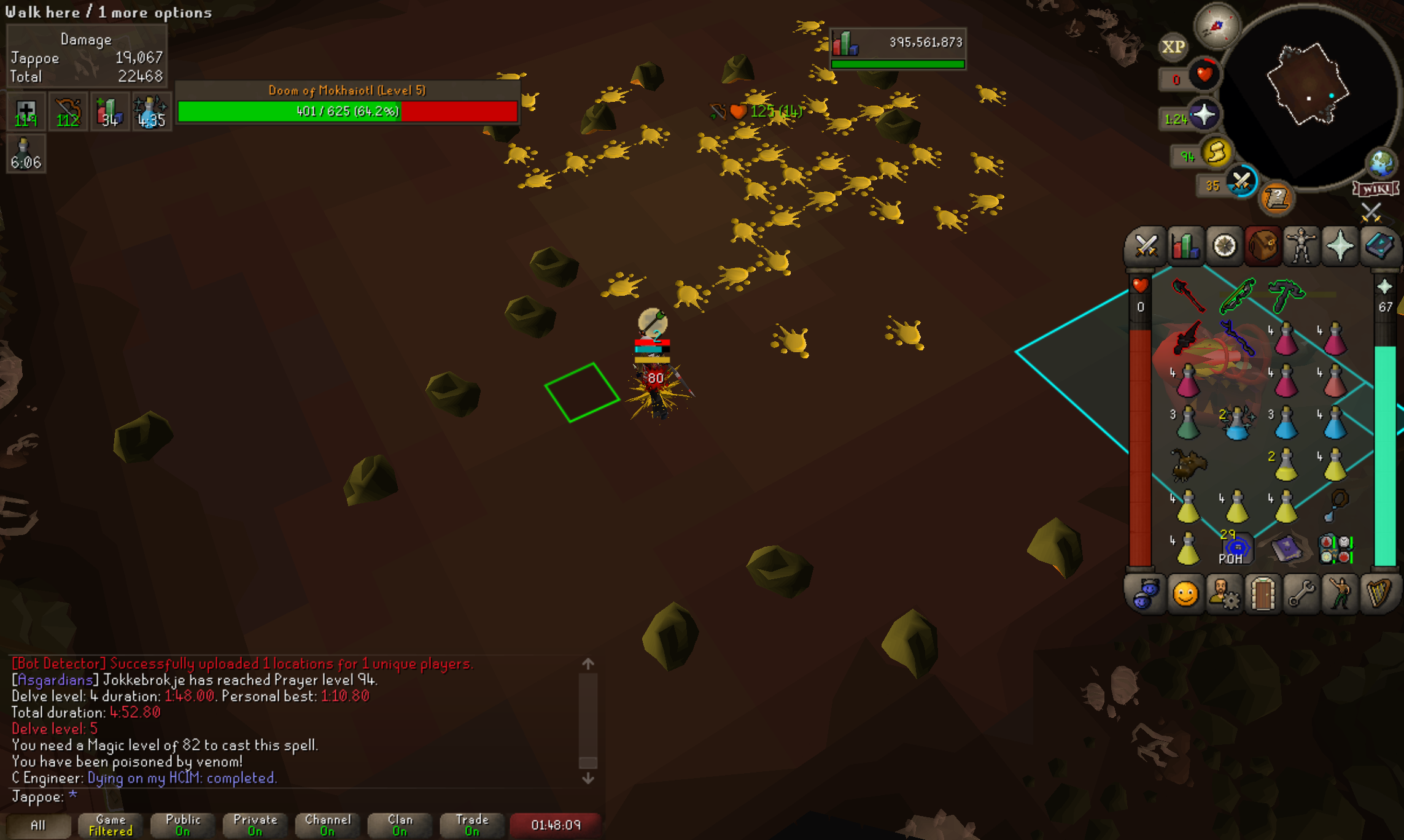The image size is (1404, 840).
Task: Toggle Quick Prayers via the prayer orb
Action: pos(1203,115)
